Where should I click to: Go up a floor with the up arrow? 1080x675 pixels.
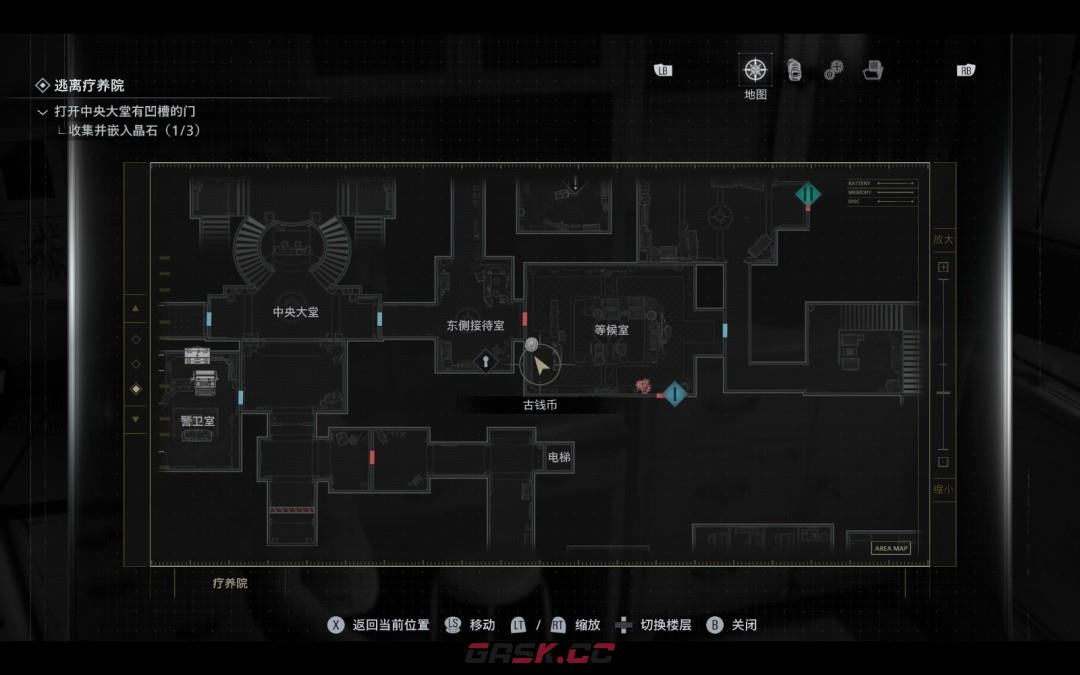(x=136, y=308)
